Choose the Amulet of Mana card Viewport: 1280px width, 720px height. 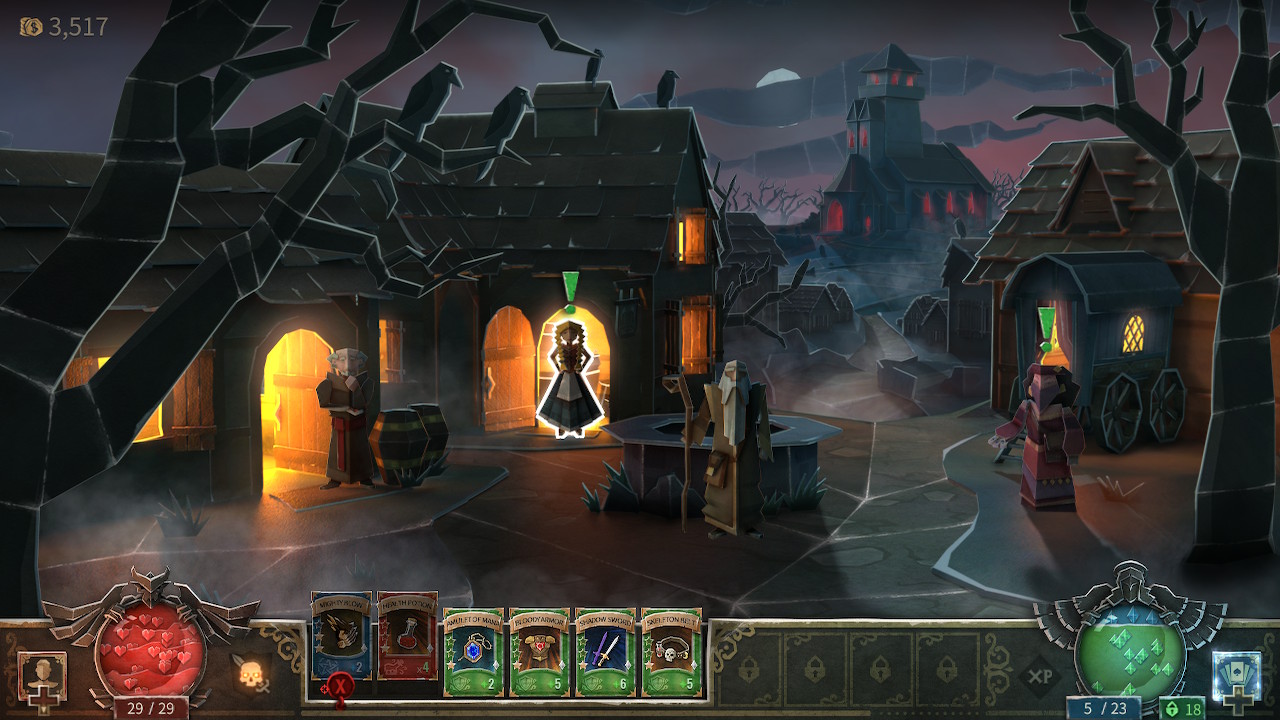pyautogui.click(x=473, y=652)
